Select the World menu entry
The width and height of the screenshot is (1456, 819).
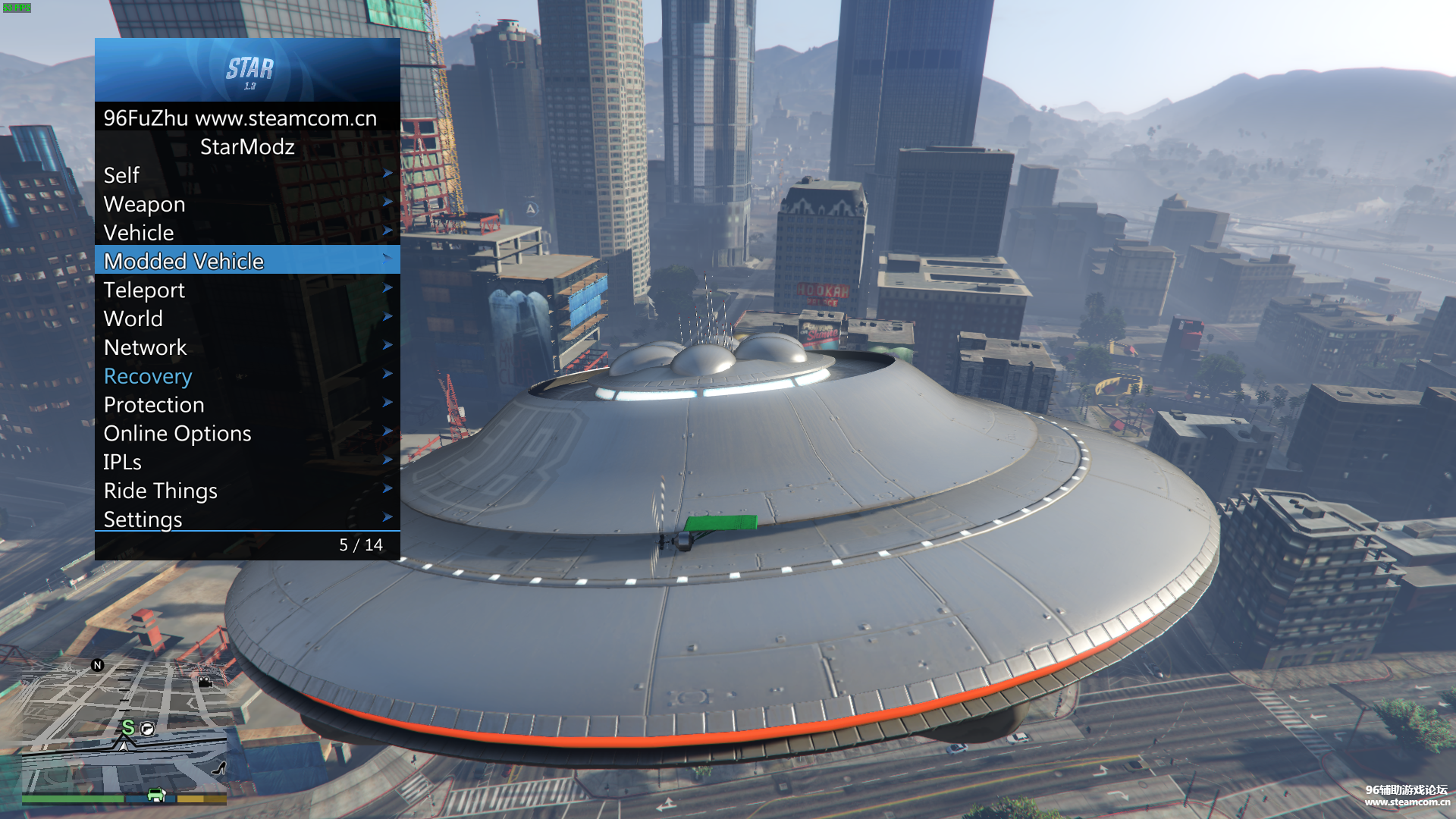click(x=246, y=318)
